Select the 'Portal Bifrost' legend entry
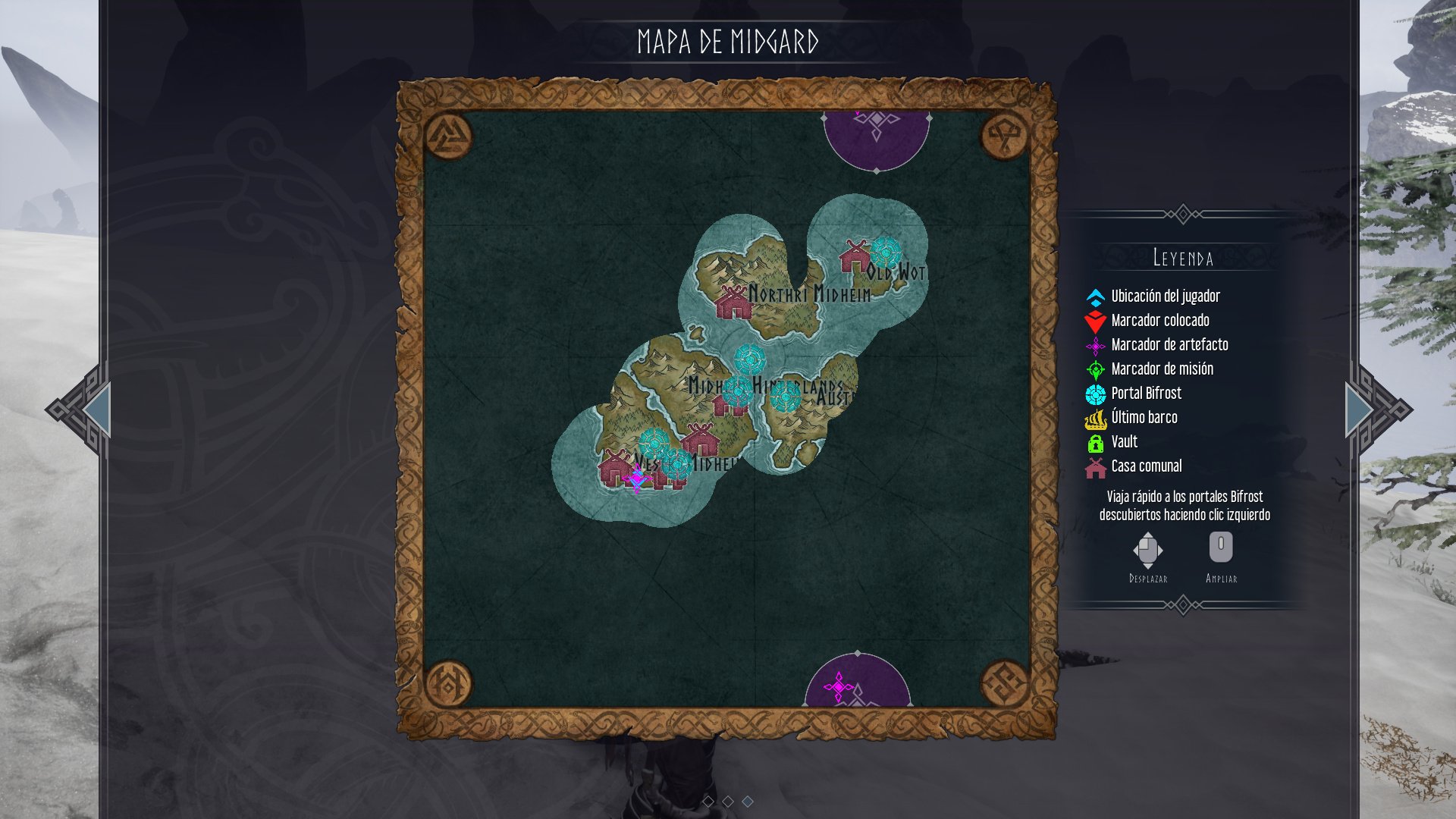The width and height of the screenshot is (1456, 819). pyautogui.click(x=1145, y=394)
